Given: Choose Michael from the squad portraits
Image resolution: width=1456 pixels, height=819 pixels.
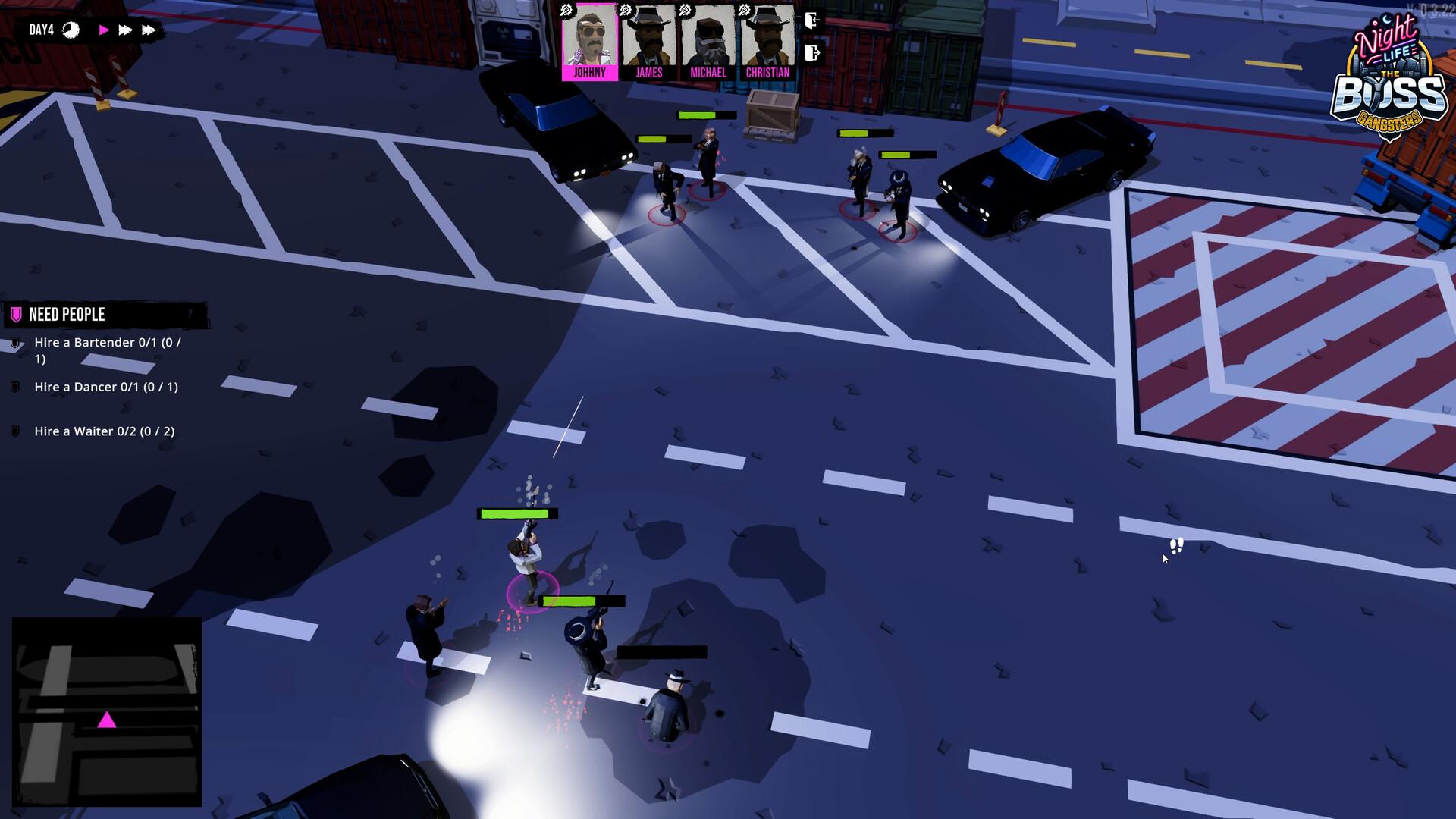Looking at the screenshot, I should pyautogui.click(x=708, y=42).
